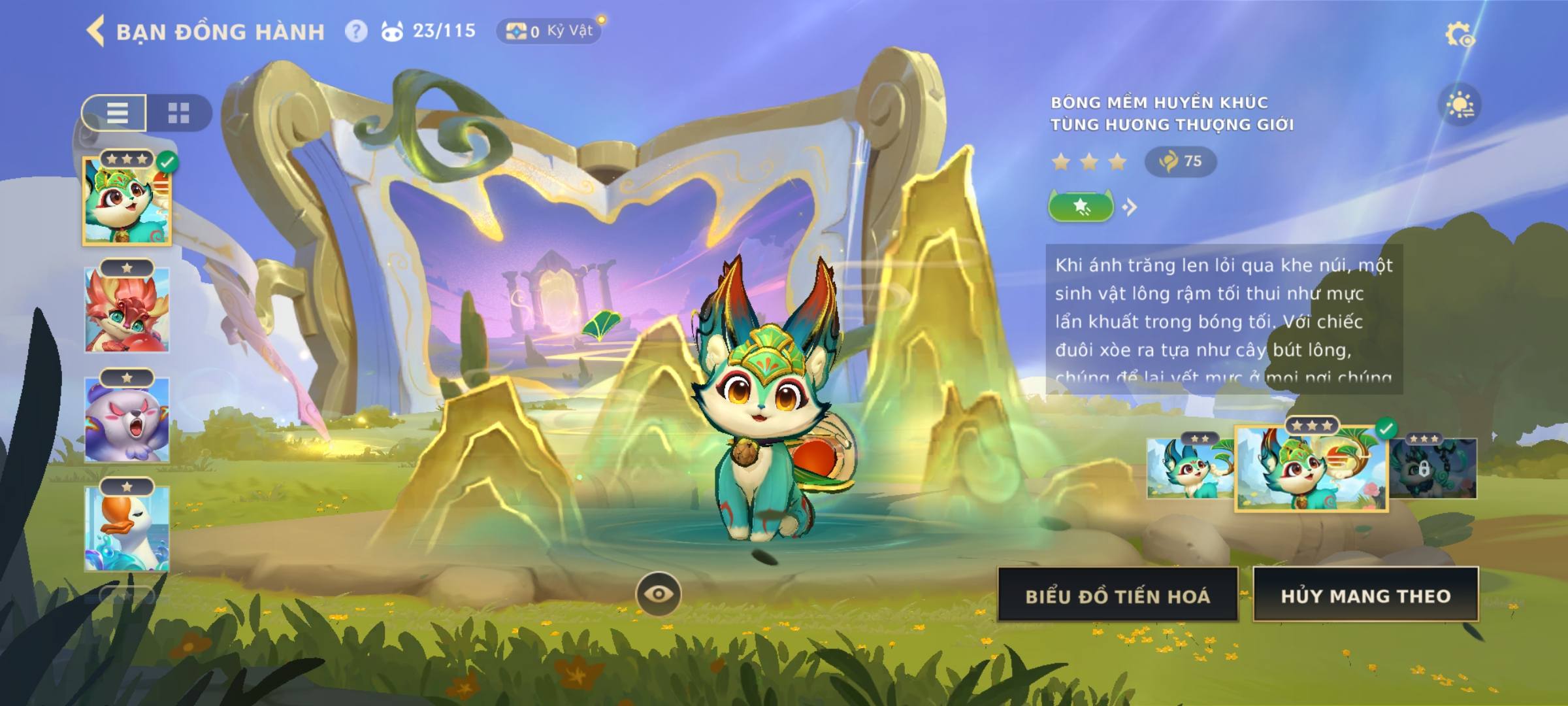Open the Kỷ Vật counter
The height and width of the screenshot is (706, 1568).
(x=549, y=31)
